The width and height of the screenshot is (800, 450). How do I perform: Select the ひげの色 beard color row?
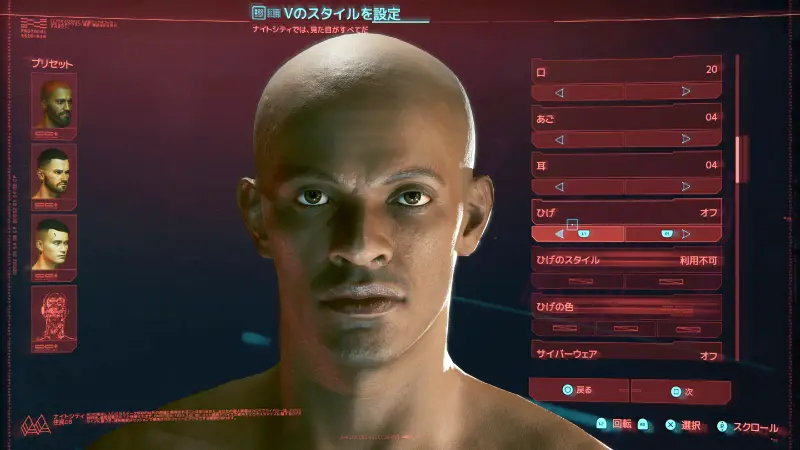coord(626,306)
